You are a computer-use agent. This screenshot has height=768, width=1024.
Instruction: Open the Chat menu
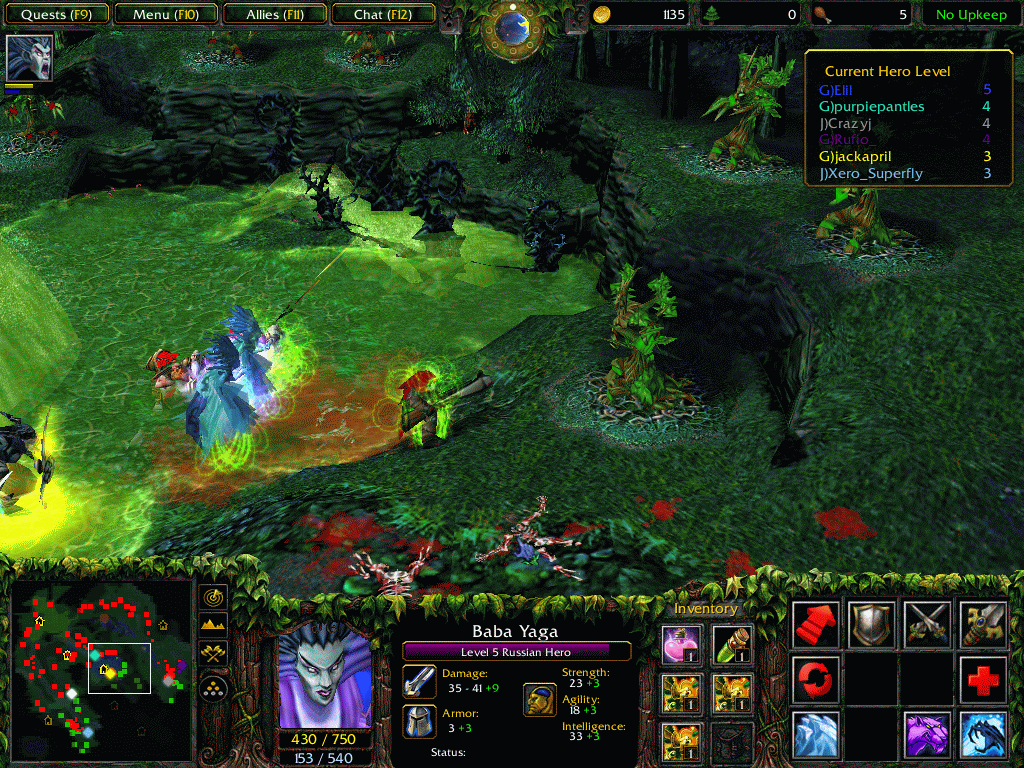[382, 14]
